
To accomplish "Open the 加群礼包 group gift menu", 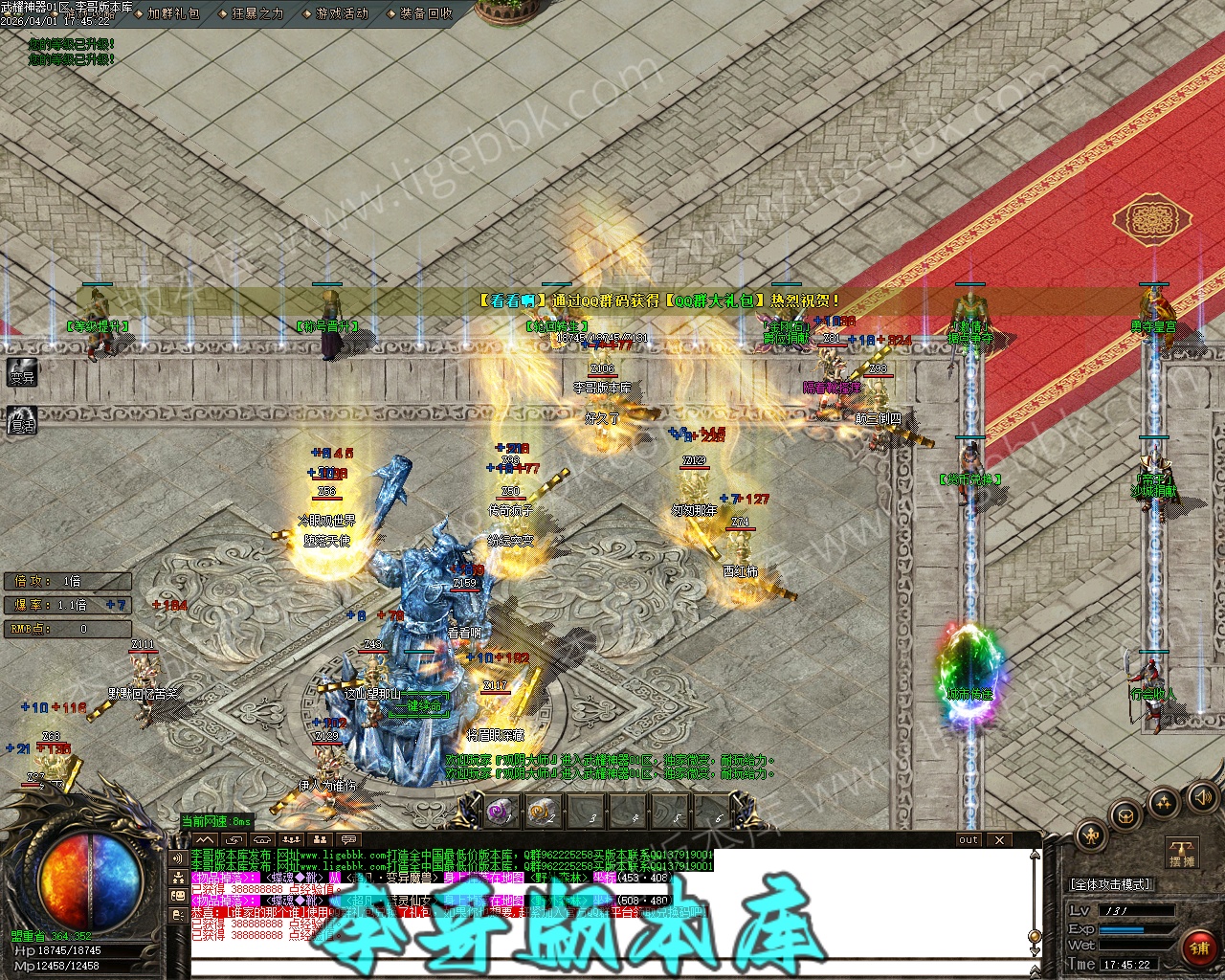I will tap(173, 13).
